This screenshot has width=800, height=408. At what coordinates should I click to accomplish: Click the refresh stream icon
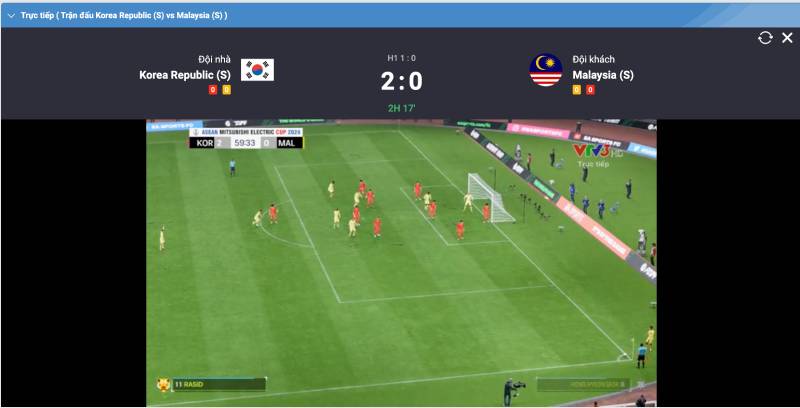click(765, 38)
